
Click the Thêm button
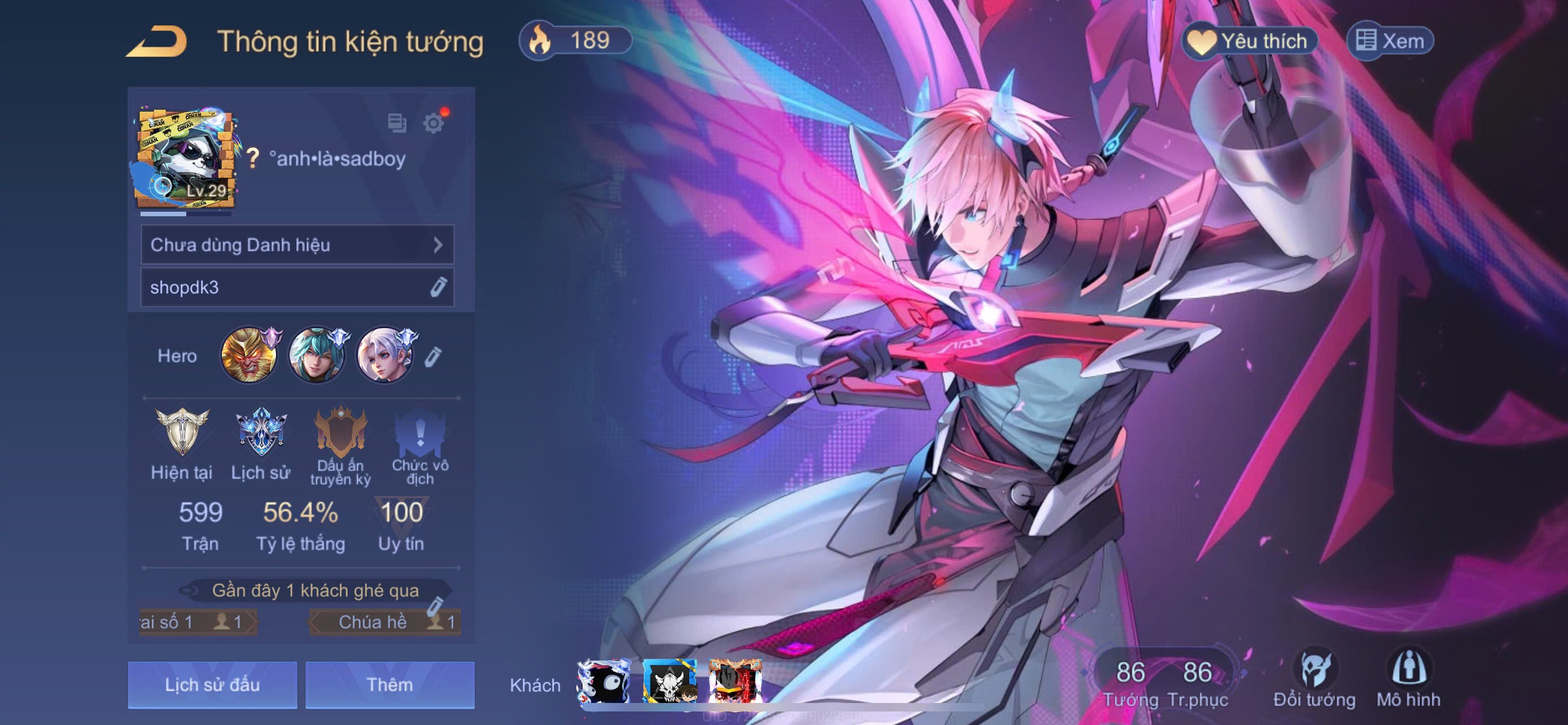coord(389,685)
